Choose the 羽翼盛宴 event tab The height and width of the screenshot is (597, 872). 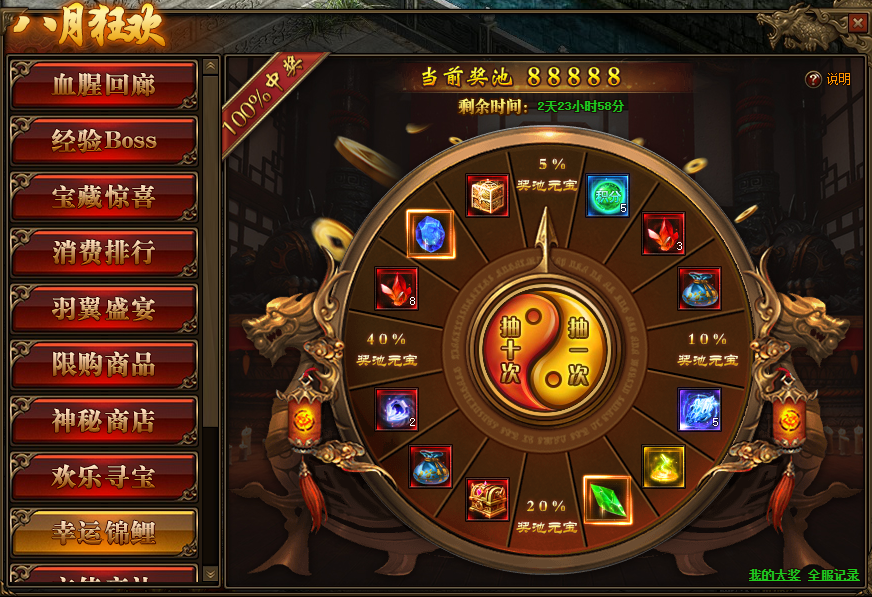pyautogui.click(x=103, y=309)
